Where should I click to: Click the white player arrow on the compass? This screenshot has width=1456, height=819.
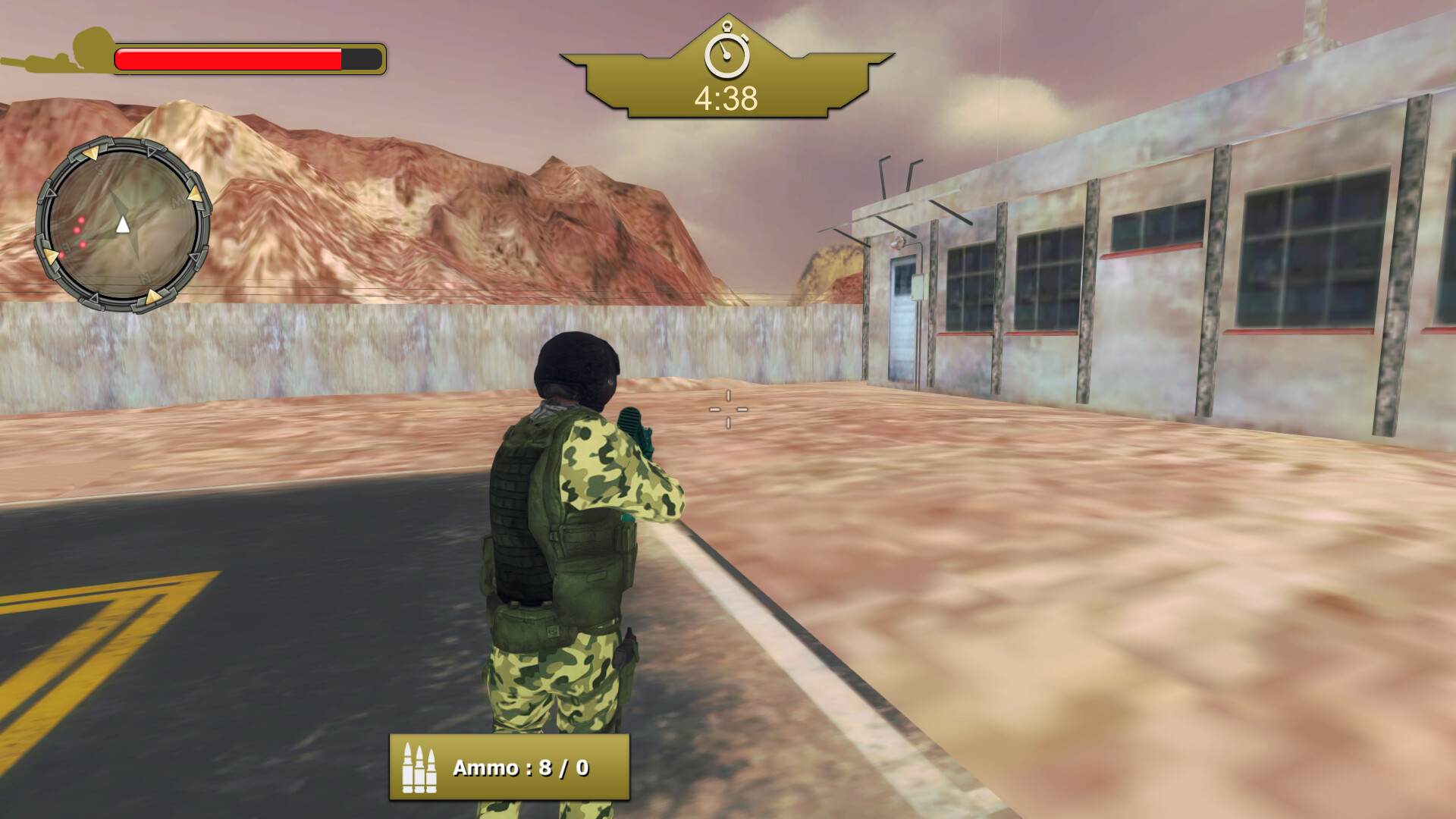pos(123,225)
